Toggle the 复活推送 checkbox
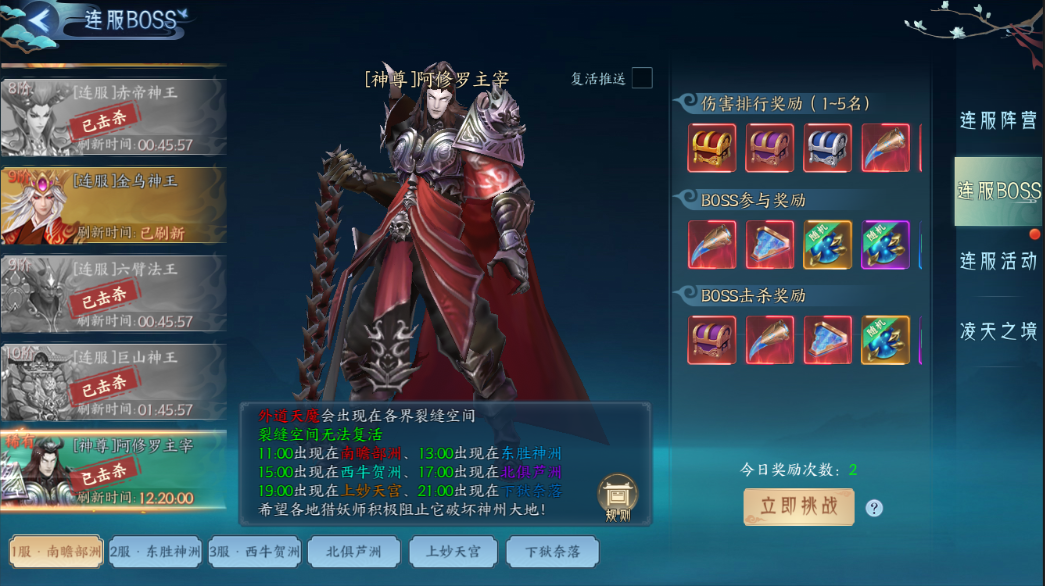The width and height of the screenshot is (1045, 586). pos(642,78)
